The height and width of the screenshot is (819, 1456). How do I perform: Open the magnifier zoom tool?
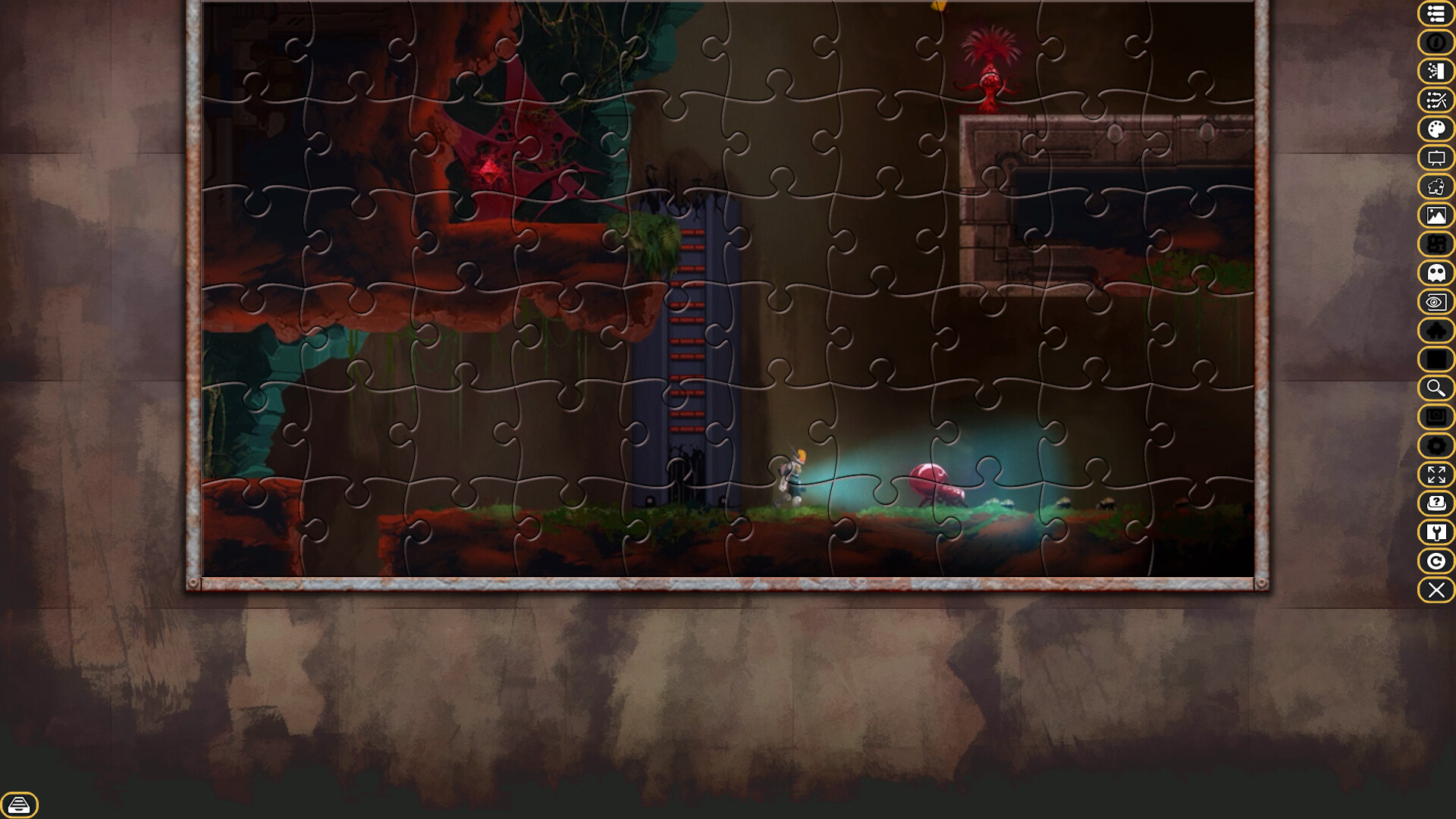coord(1436,388)
